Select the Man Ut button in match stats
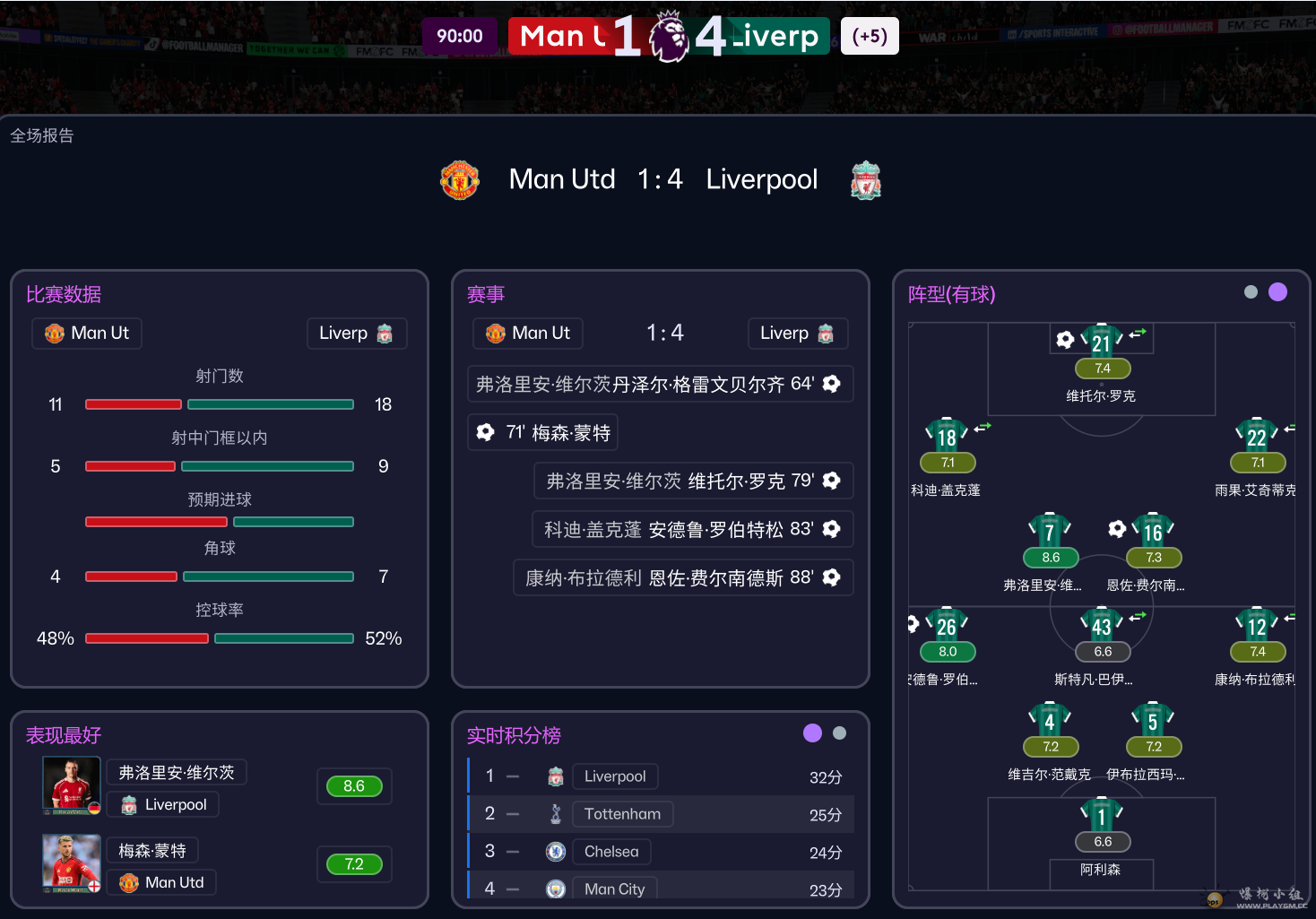The height and width of the screenshot is (919, 1316). 87,333
